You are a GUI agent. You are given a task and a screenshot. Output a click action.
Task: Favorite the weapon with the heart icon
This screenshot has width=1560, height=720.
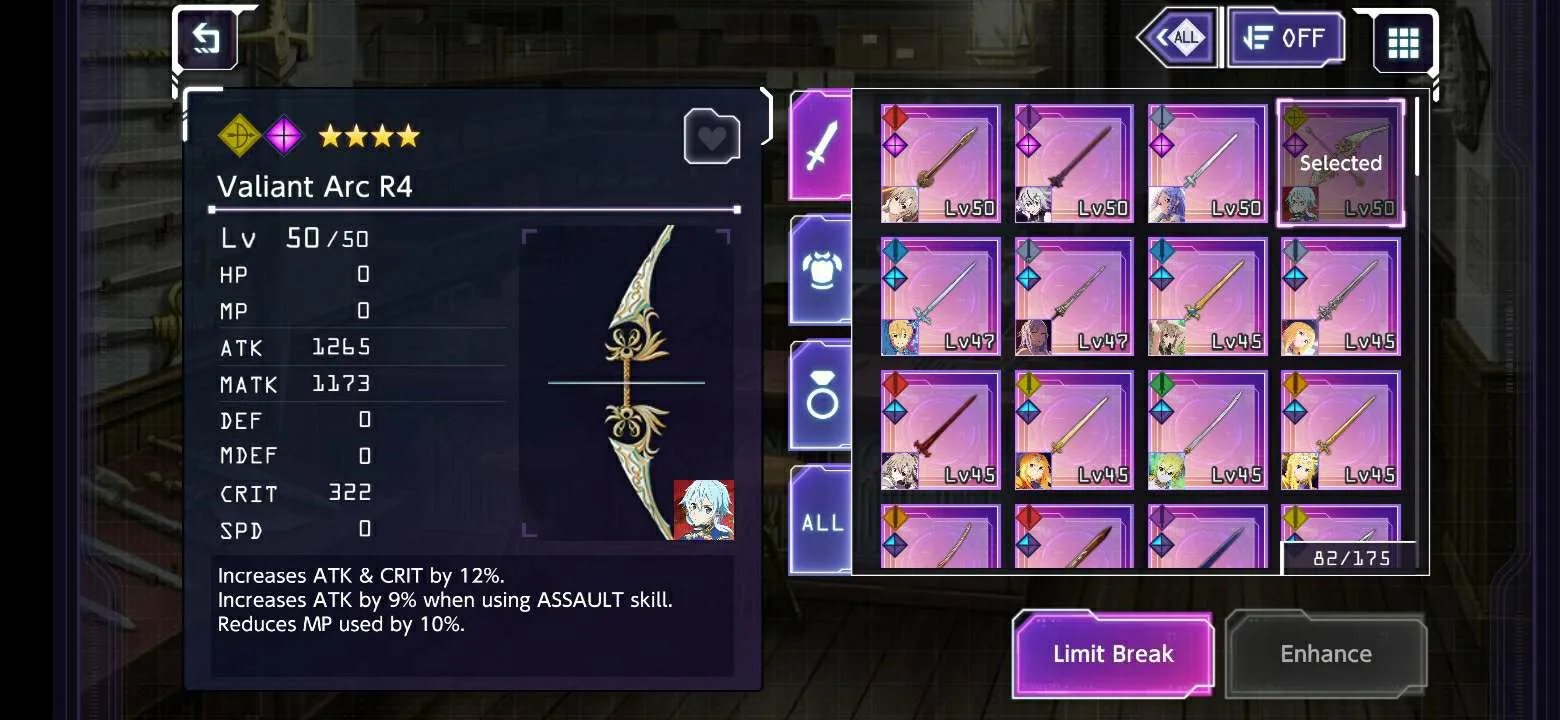pos(711,137)
